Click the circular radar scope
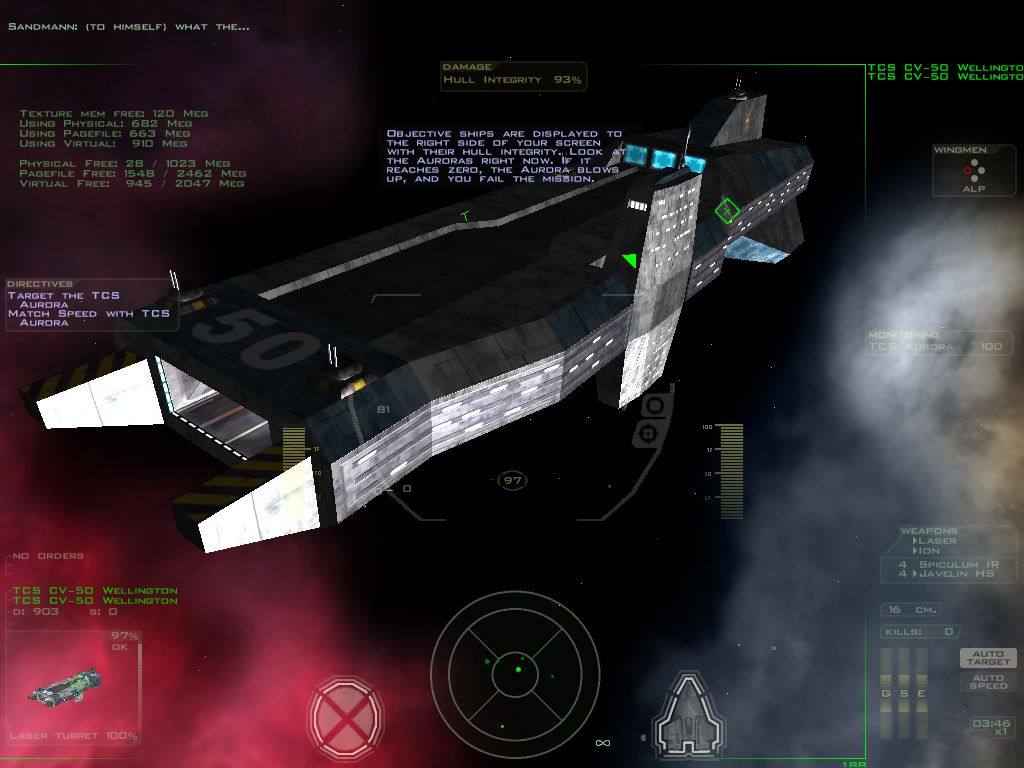 coord(515,670)
